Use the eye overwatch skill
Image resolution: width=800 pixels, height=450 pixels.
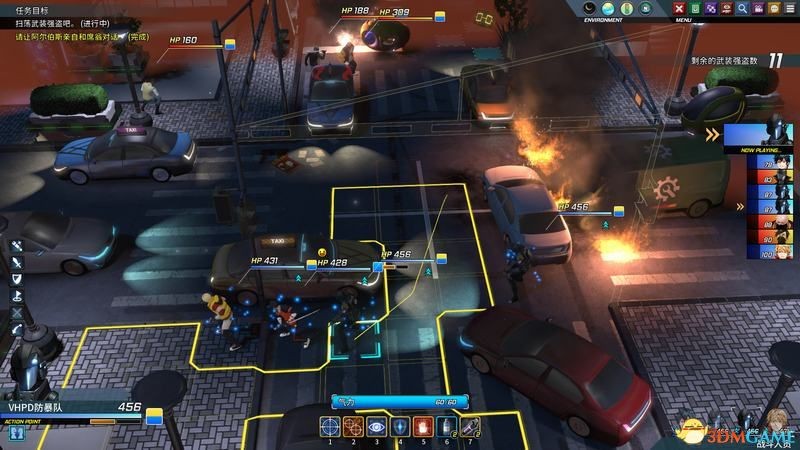coord(376,427)
